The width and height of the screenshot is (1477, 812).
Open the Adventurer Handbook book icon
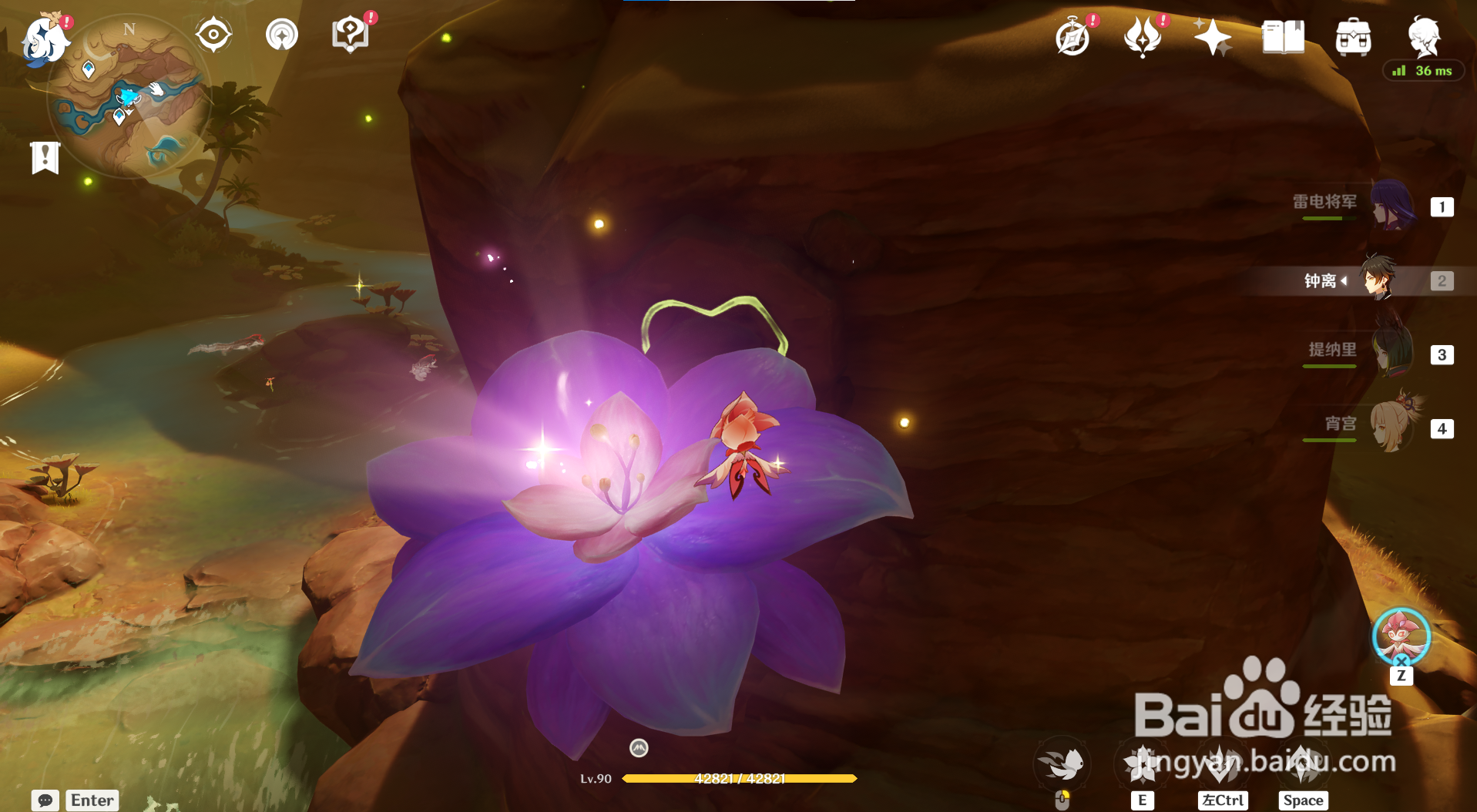pyautogui.click(x=1283, y=37)
